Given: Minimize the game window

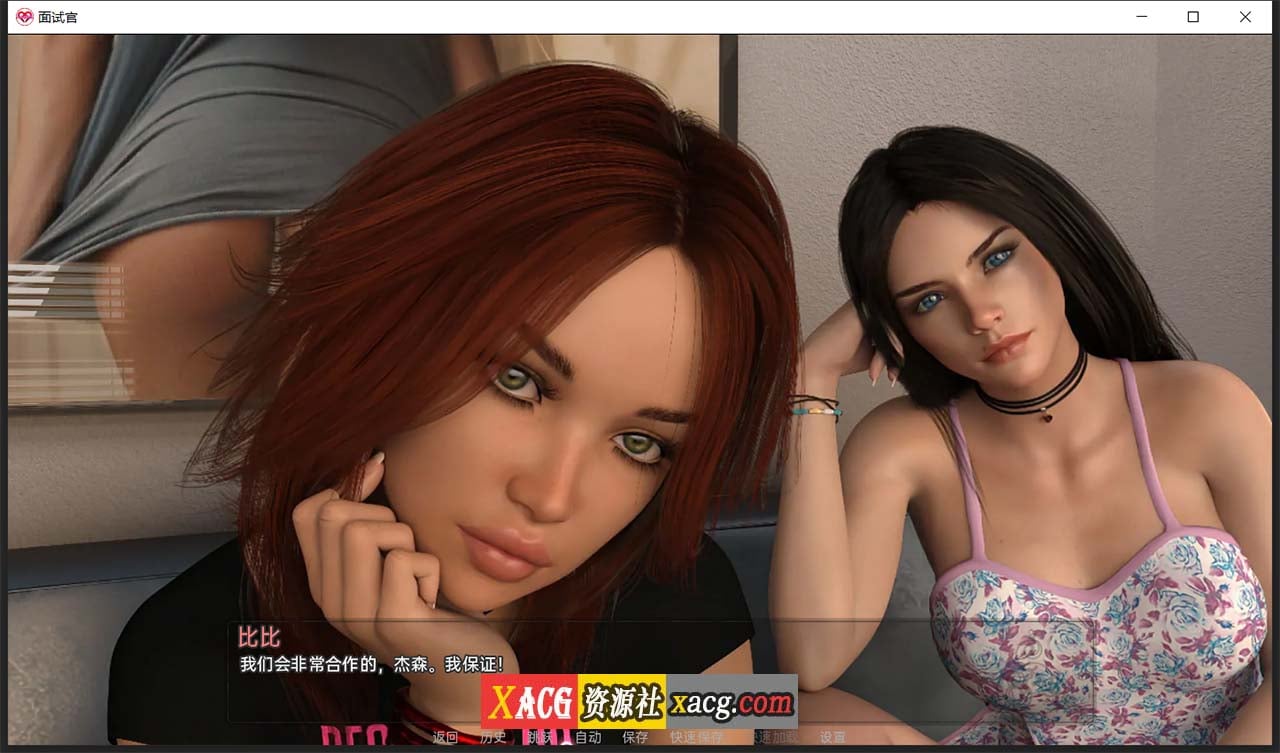Looking at the screenshot, I should click(x=1141, y=17).
